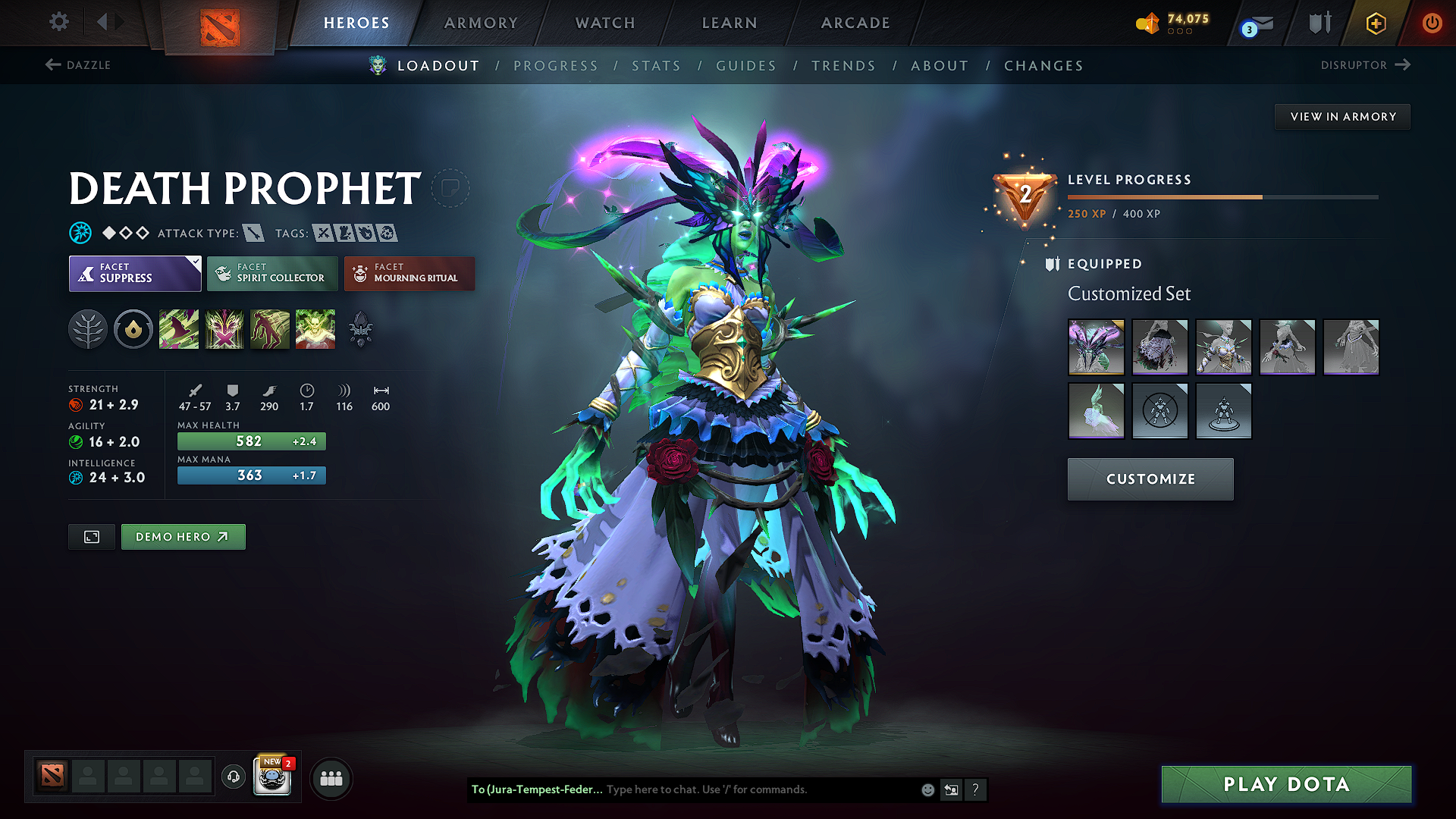Enable the Mourning Ritual facet

click(x=409, y=273)
